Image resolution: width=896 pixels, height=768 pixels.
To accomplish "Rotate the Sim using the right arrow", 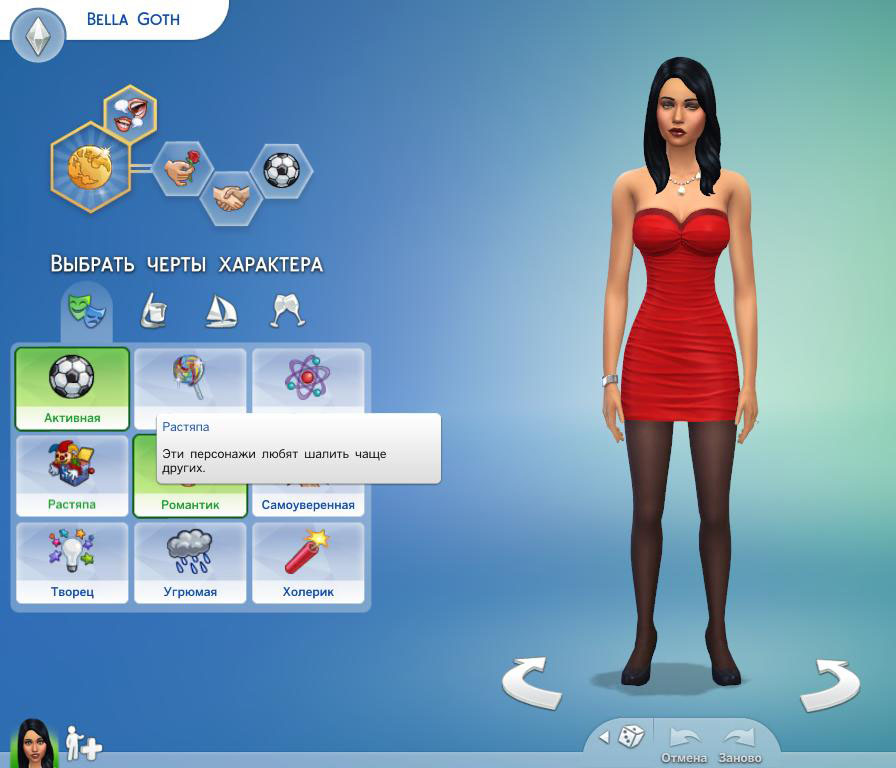I will coord(829,684).
